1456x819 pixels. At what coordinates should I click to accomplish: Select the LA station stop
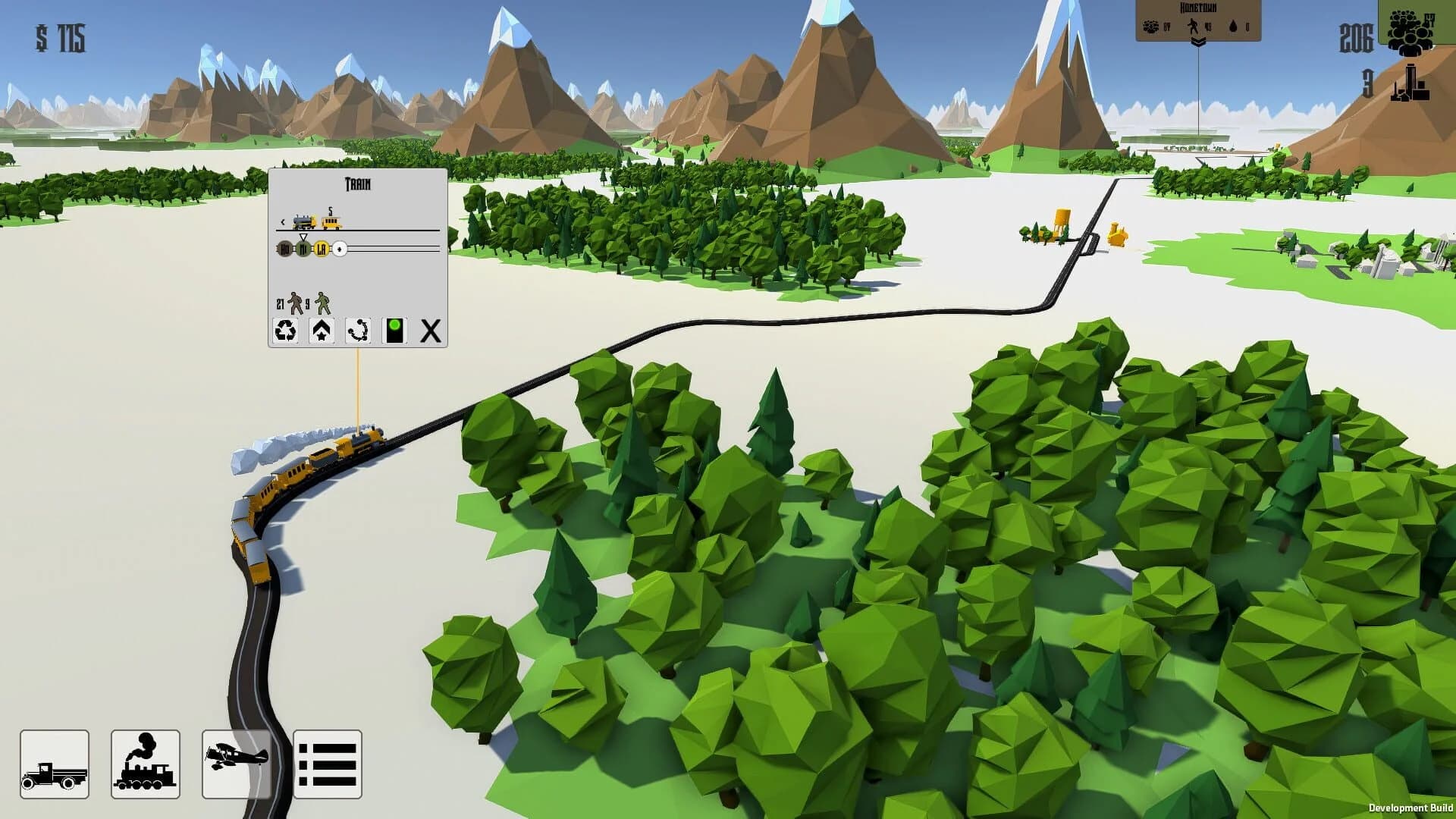tap(322, 247)
